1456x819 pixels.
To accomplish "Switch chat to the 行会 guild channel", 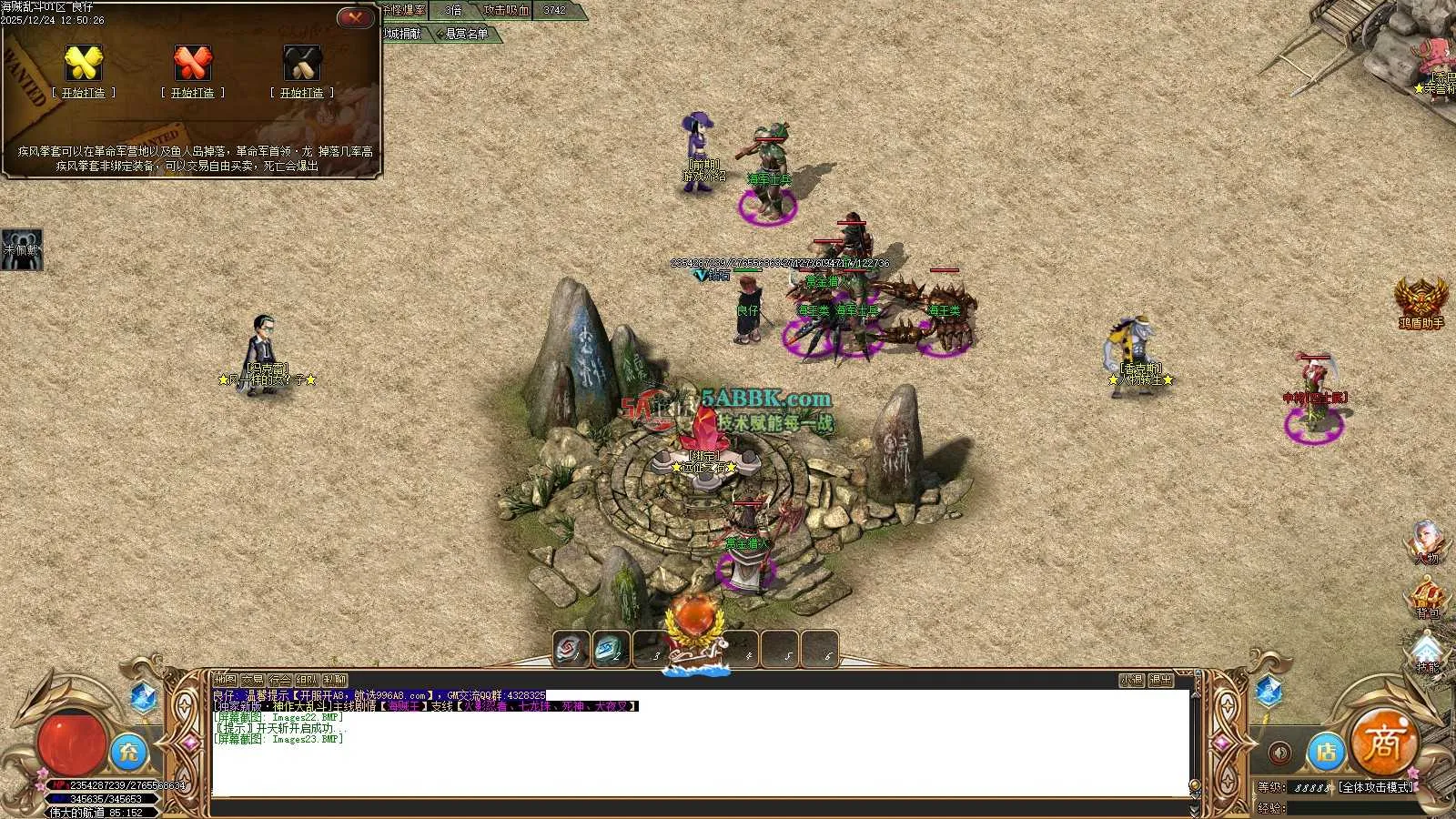I will pos(280,680).
